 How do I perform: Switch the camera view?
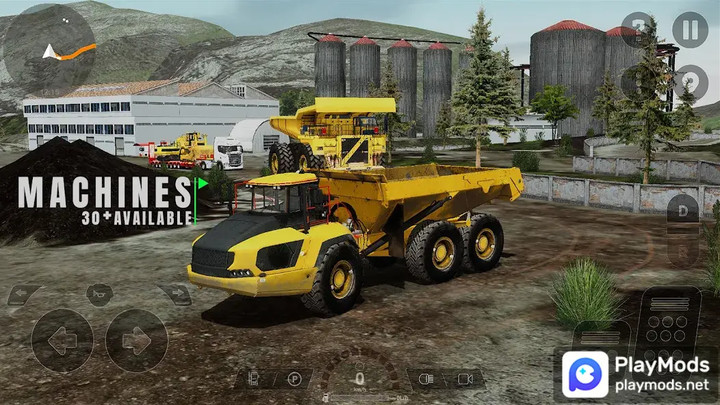[x=464, y=380]
